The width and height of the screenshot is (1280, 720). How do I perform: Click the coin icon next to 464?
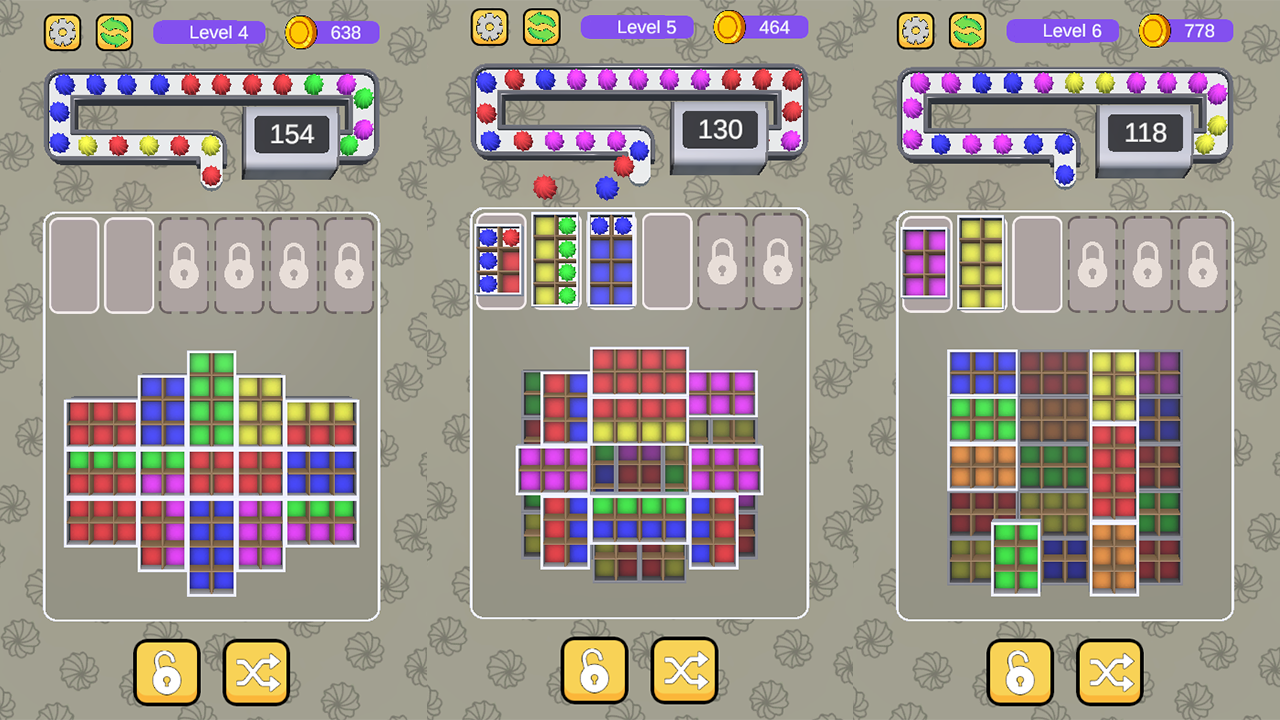(x=727, y=28)
